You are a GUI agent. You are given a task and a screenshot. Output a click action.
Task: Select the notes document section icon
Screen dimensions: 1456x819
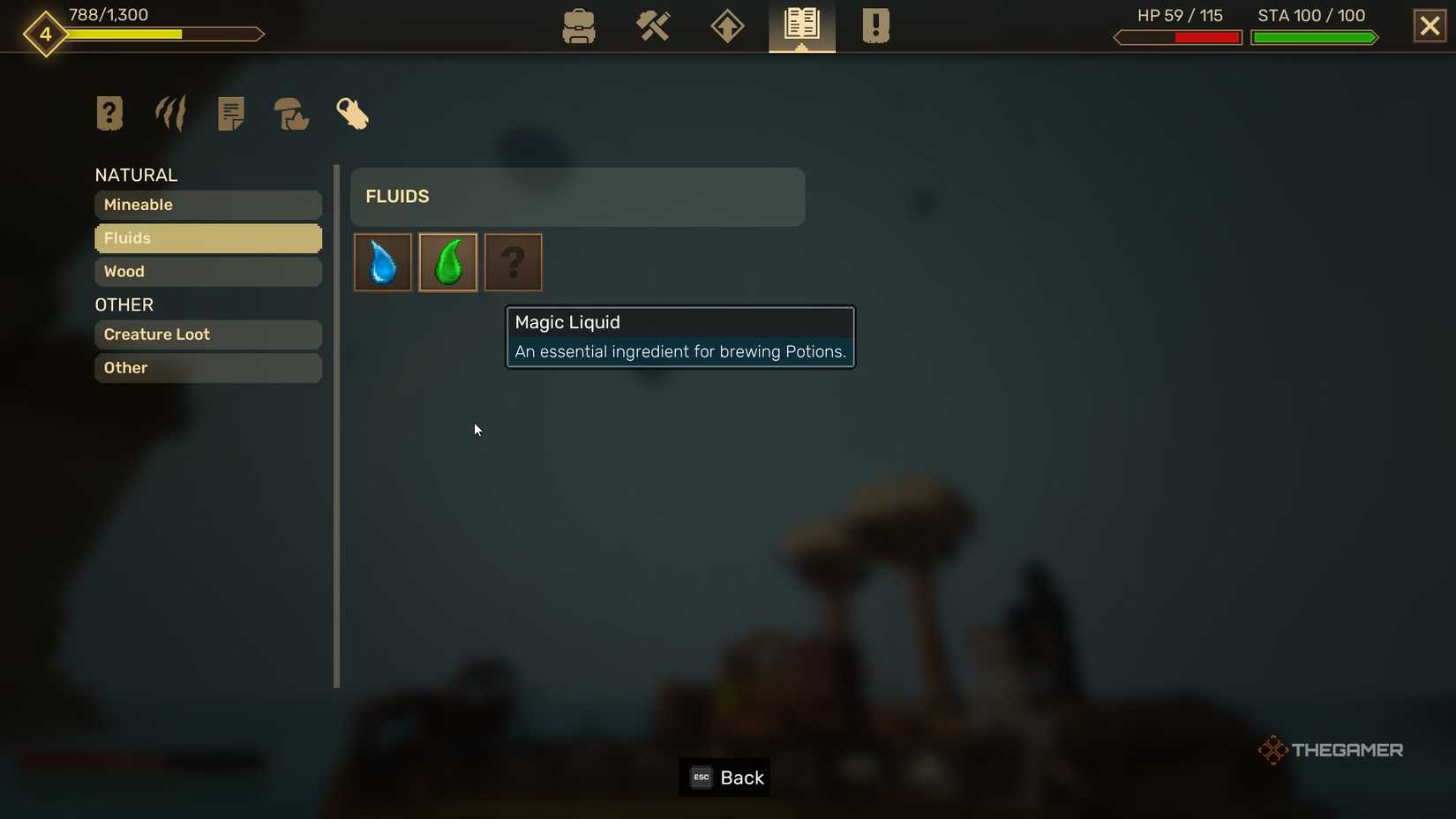[230, 113]
